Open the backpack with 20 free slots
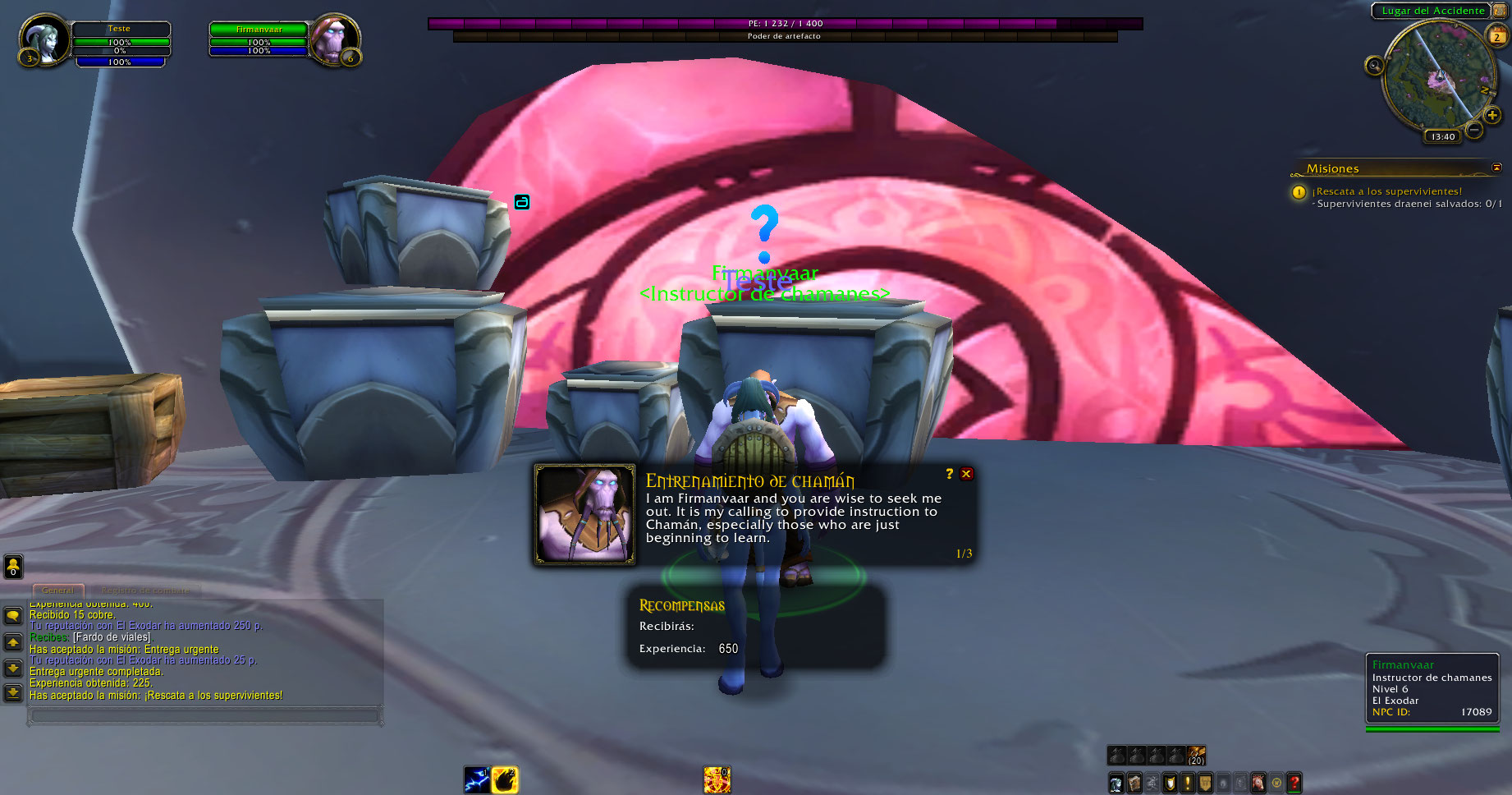This screenshot has height=795, width=1512. coord(1197,755)
